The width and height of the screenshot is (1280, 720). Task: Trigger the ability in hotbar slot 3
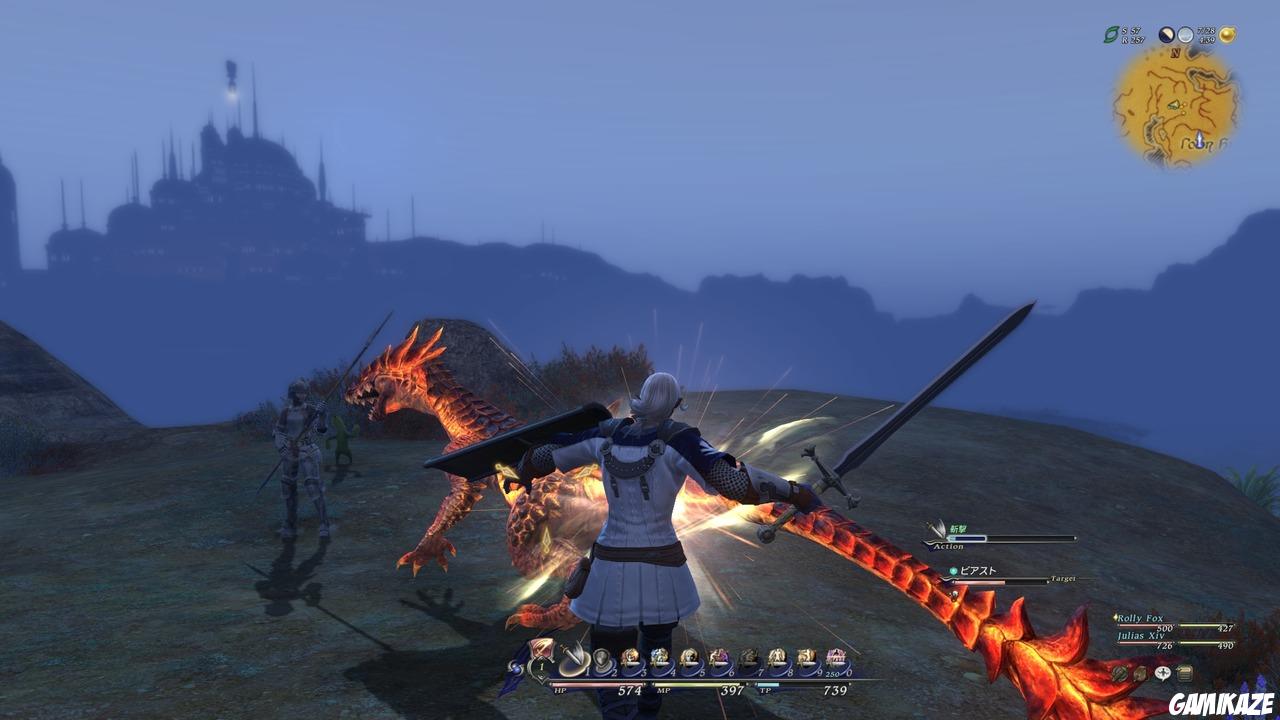click(x=630, y=656)
